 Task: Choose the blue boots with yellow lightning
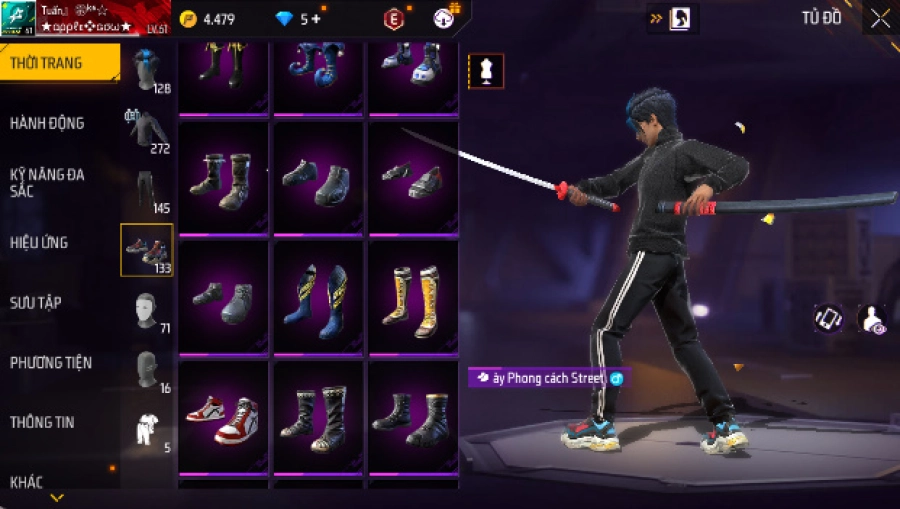(x=318, y=296)
